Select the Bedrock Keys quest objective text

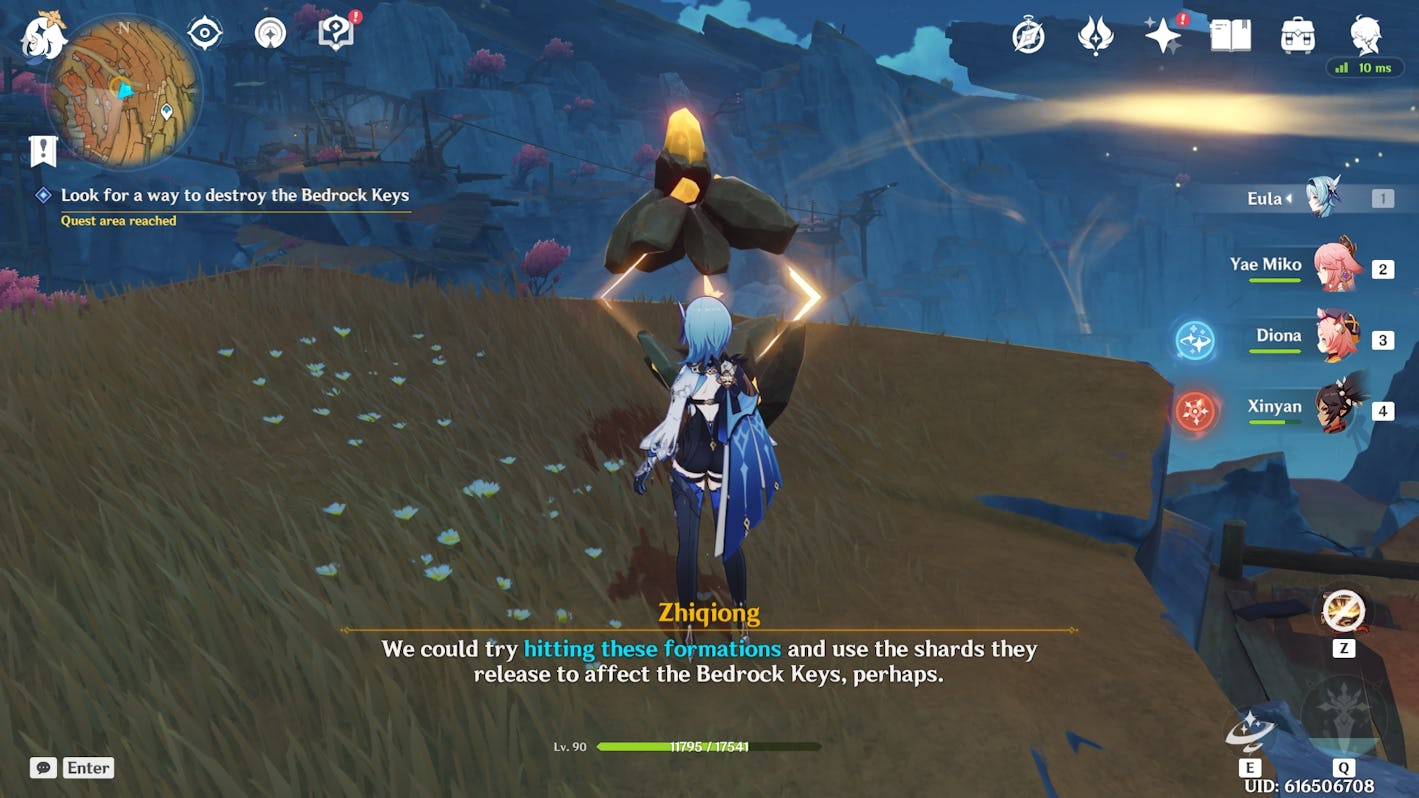tap(235, 196)
